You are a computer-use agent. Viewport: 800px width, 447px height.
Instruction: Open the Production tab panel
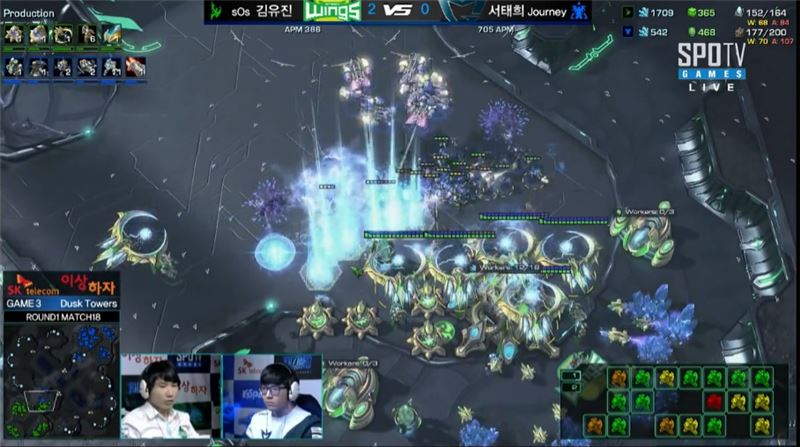click(x=29, y=13)
